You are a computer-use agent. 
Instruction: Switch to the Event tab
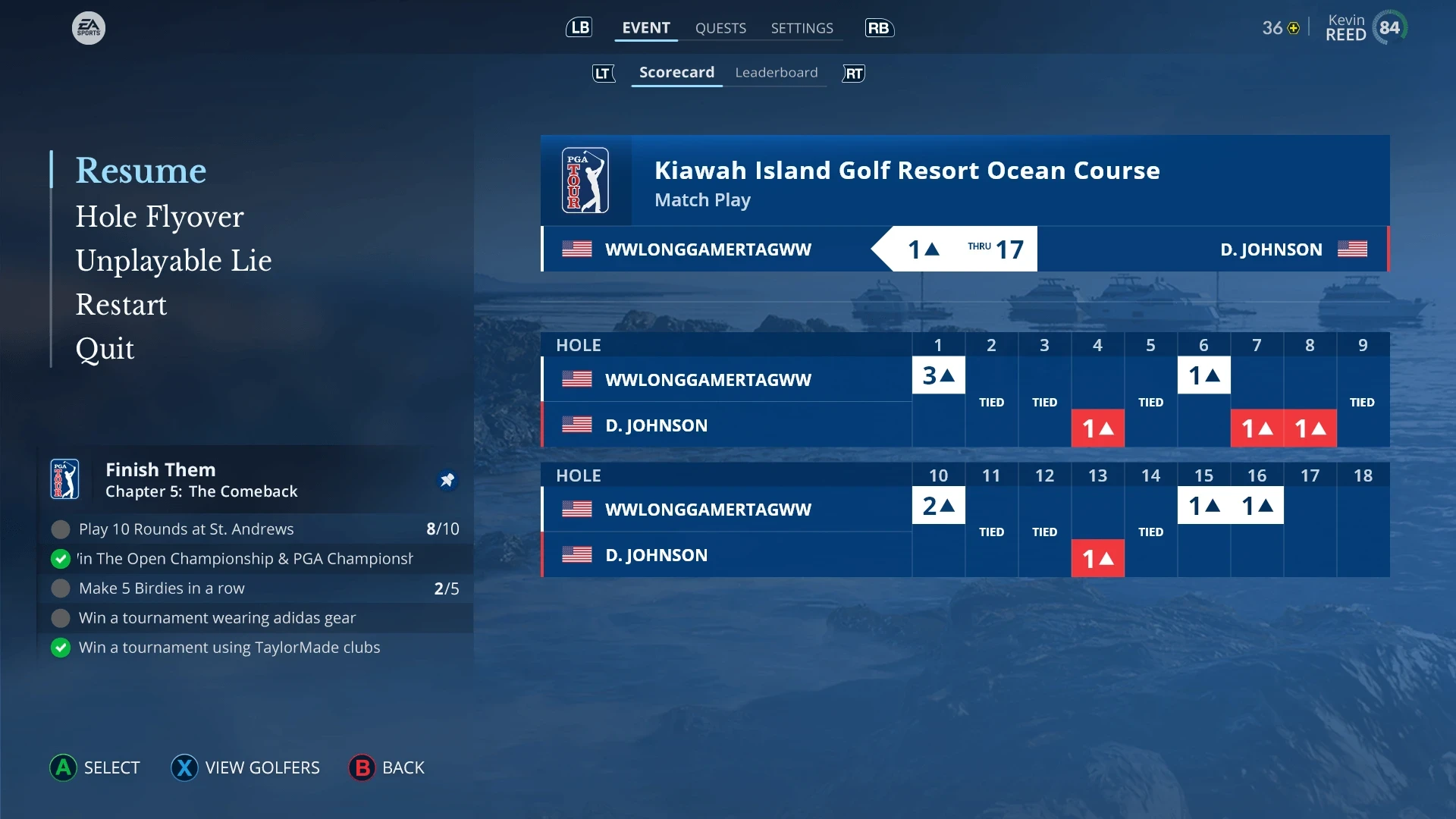click(x=646, y=28)
